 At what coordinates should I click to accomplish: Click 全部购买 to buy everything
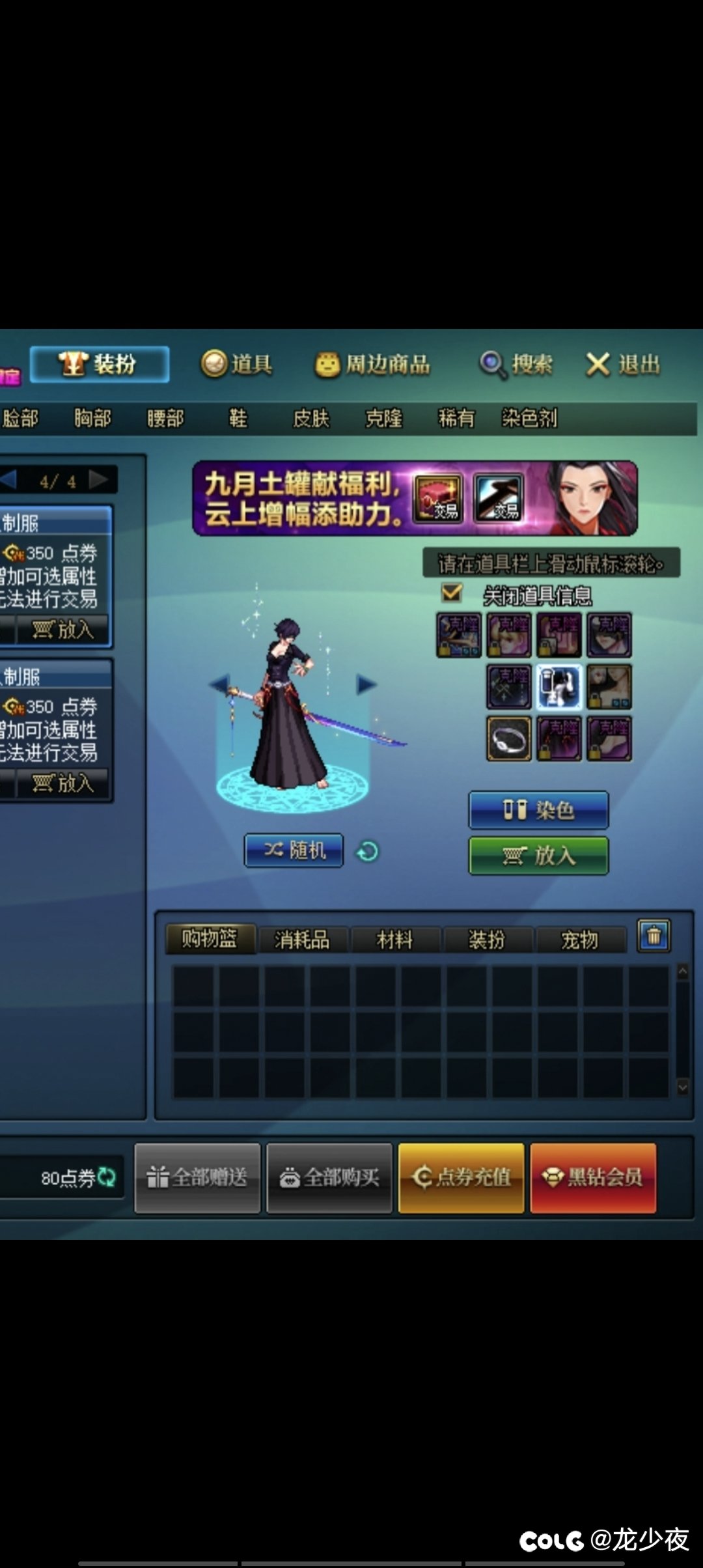point(329,1177)
